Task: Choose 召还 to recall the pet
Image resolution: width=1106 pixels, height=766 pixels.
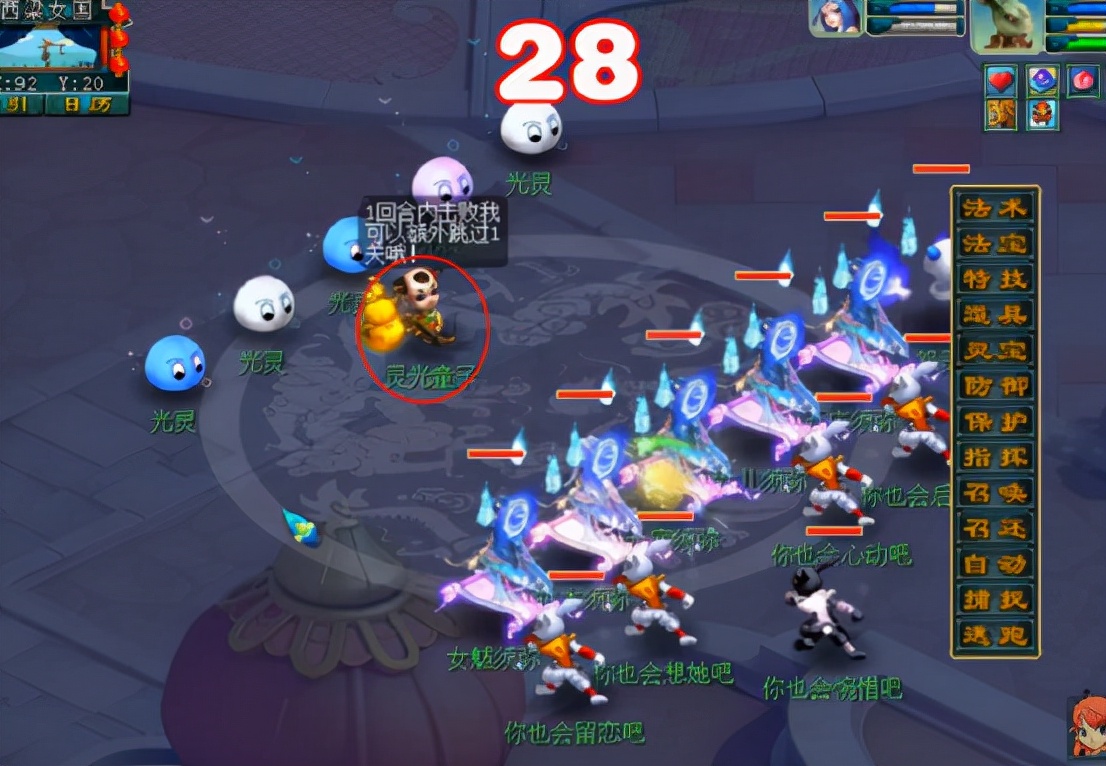Action: pyautogui.click(x=994, y=528)
